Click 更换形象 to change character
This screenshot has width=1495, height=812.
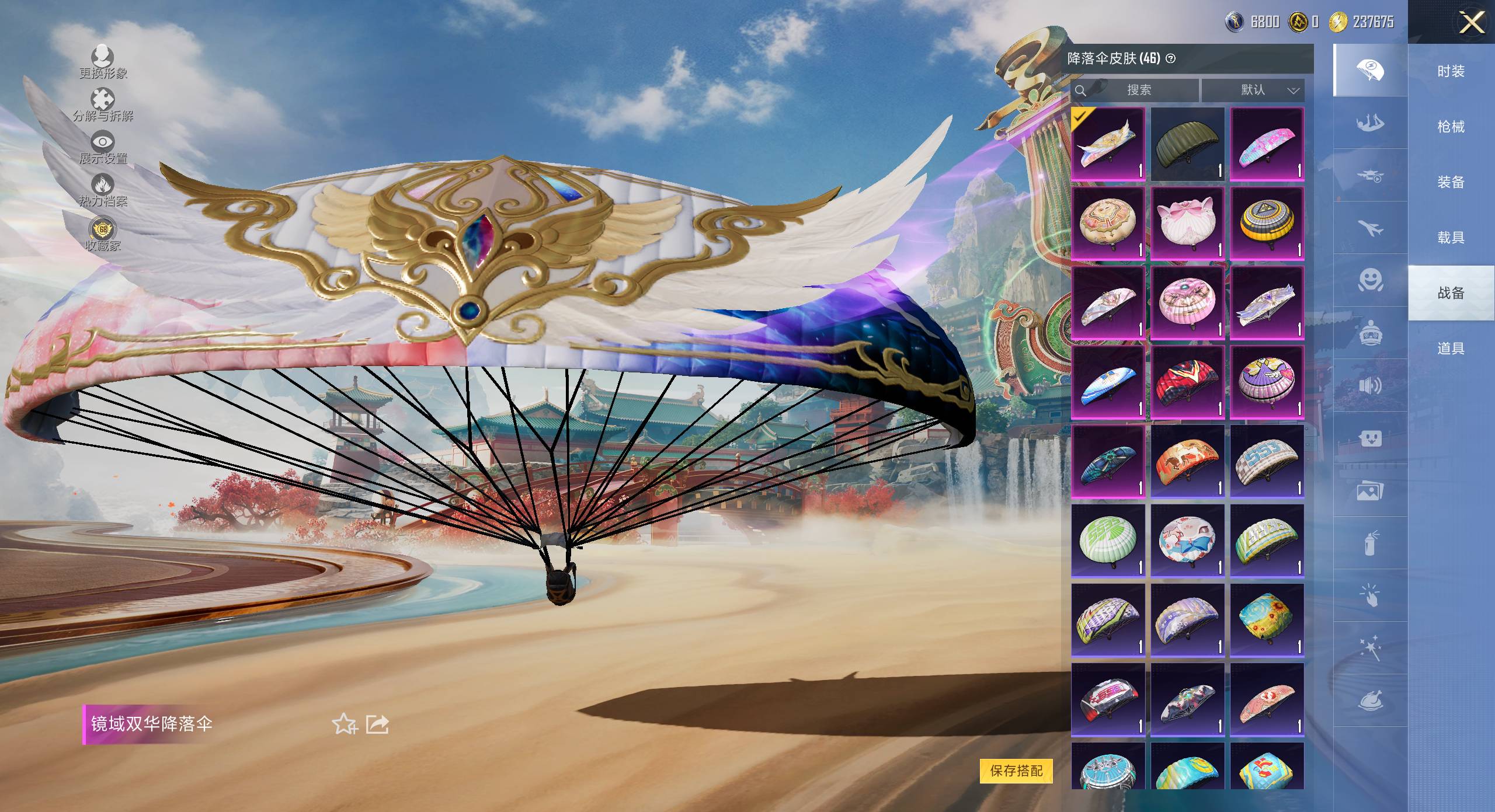pyautogui.click(x=103, y=62)
